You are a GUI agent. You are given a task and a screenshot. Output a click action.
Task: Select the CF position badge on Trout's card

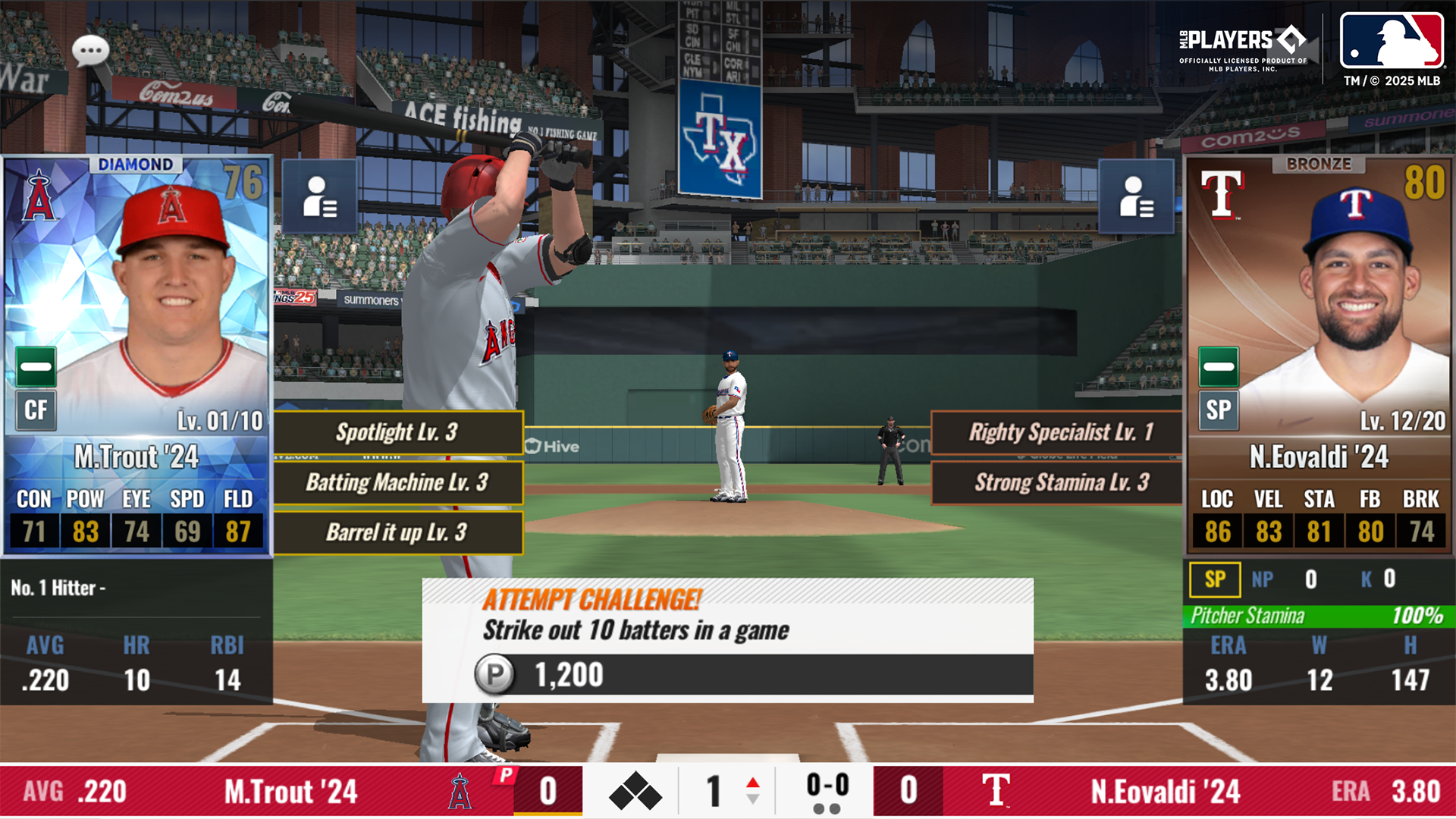click(x=35, y=409)
